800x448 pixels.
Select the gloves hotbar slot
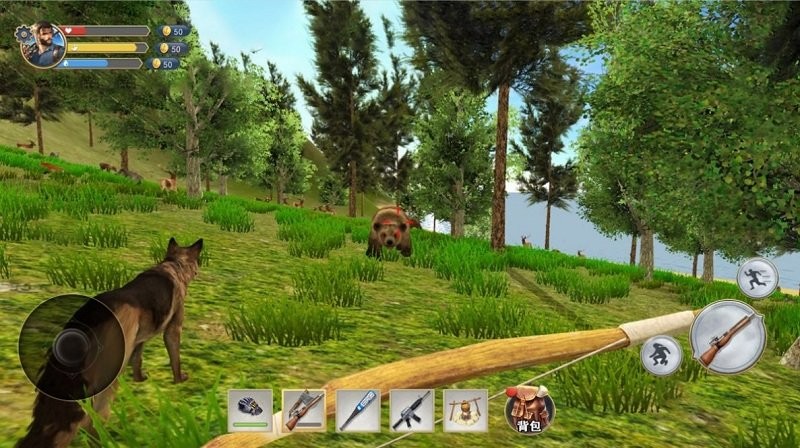(x=250, y=410)
